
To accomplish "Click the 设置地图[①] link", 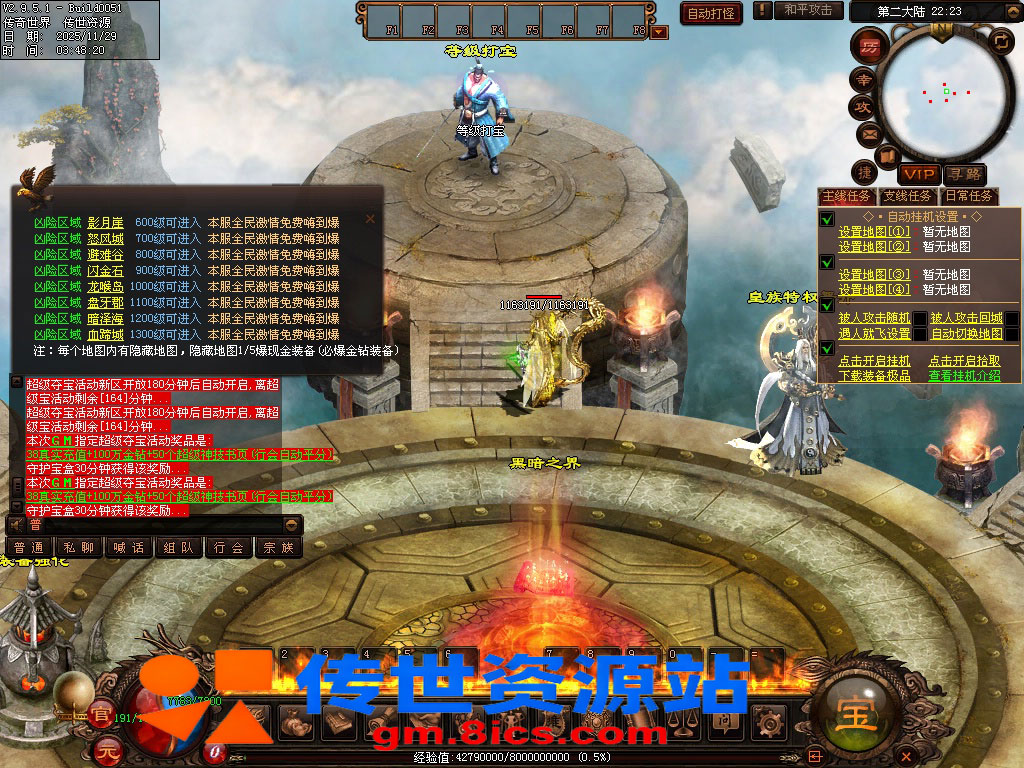I will coord(874,232).
